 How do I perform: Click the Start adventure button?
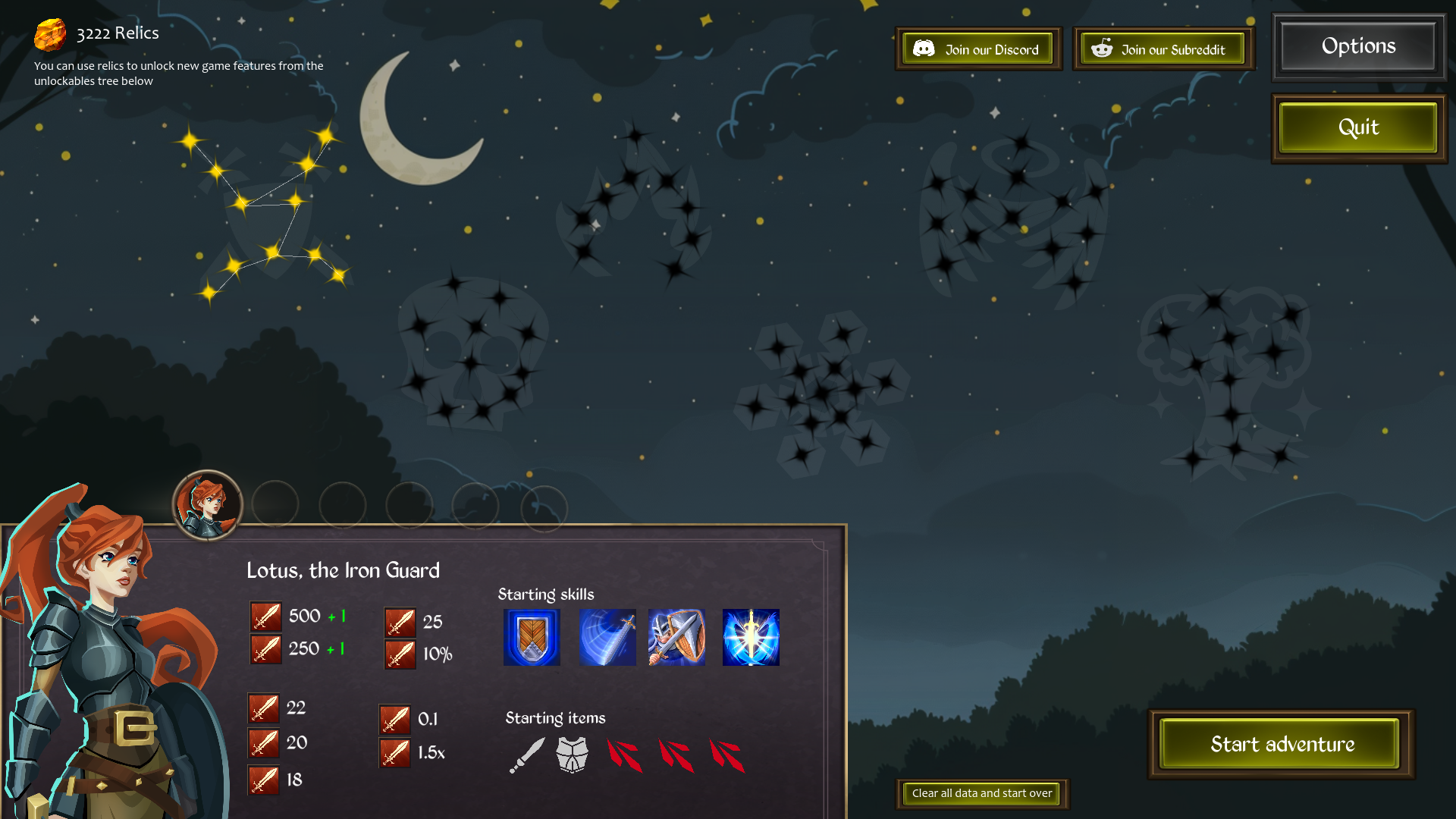pos(1280,744)
